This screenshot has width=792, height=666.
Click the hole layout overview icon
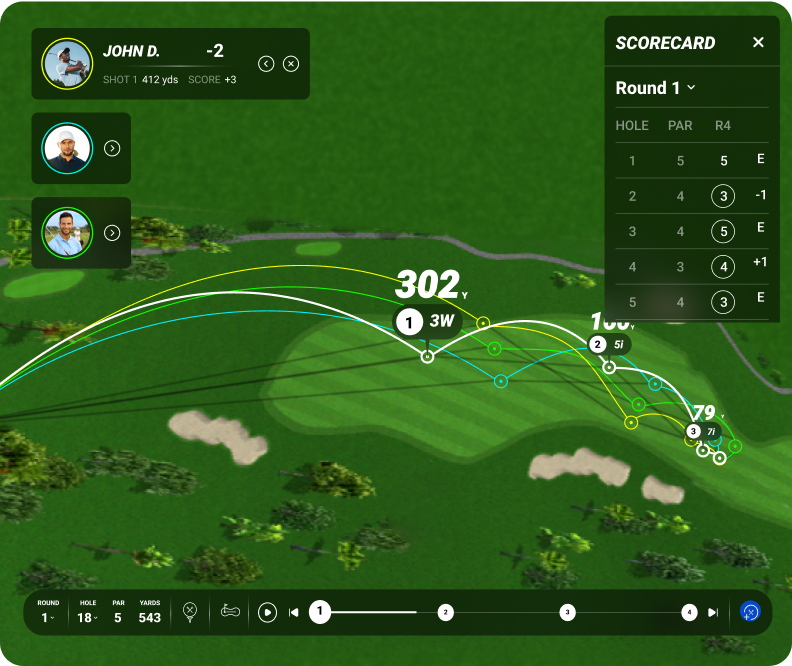(231, 611)
